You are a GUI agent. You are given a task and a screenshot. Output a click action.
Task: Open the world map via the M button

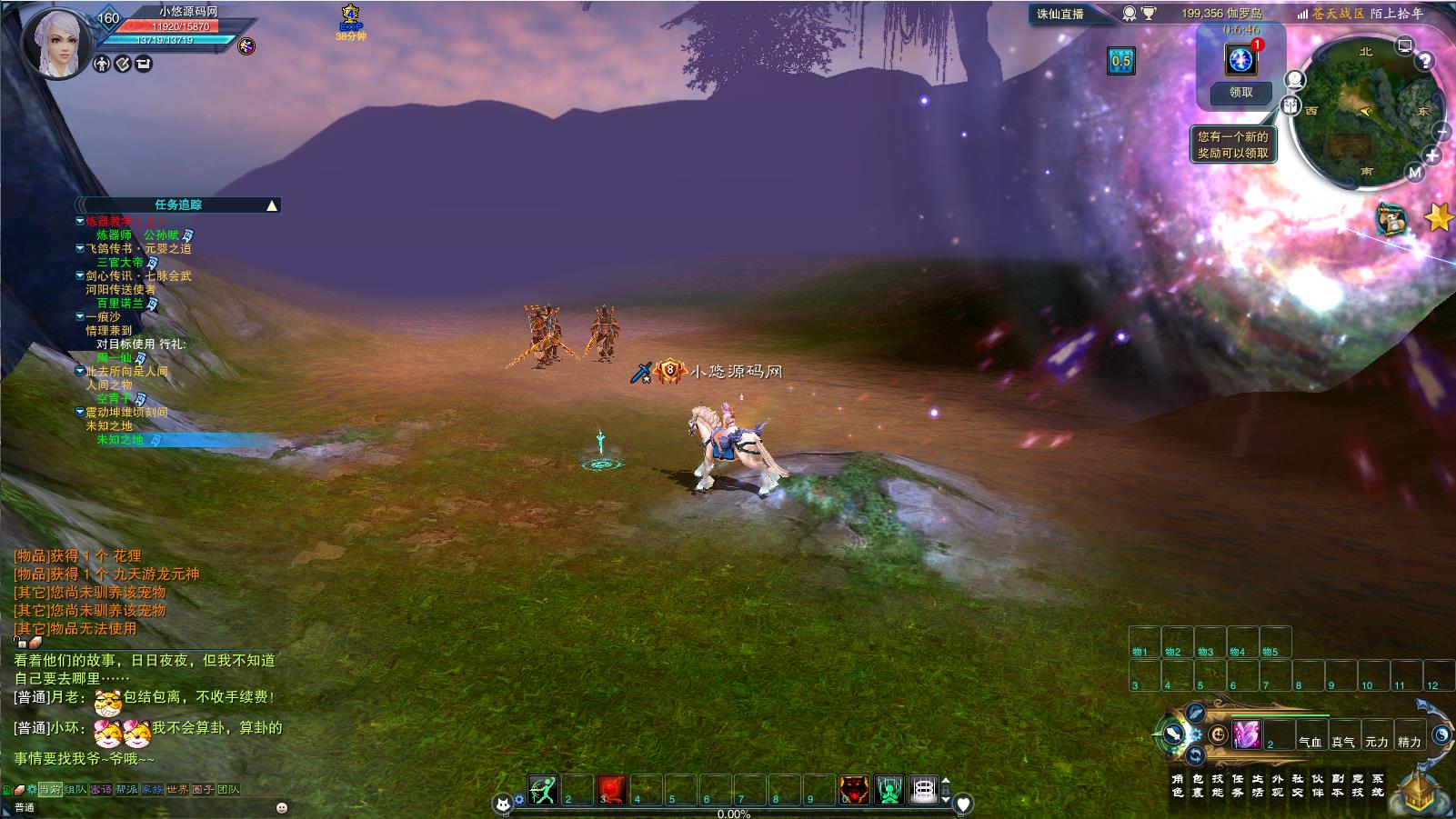pos(1415,172)
